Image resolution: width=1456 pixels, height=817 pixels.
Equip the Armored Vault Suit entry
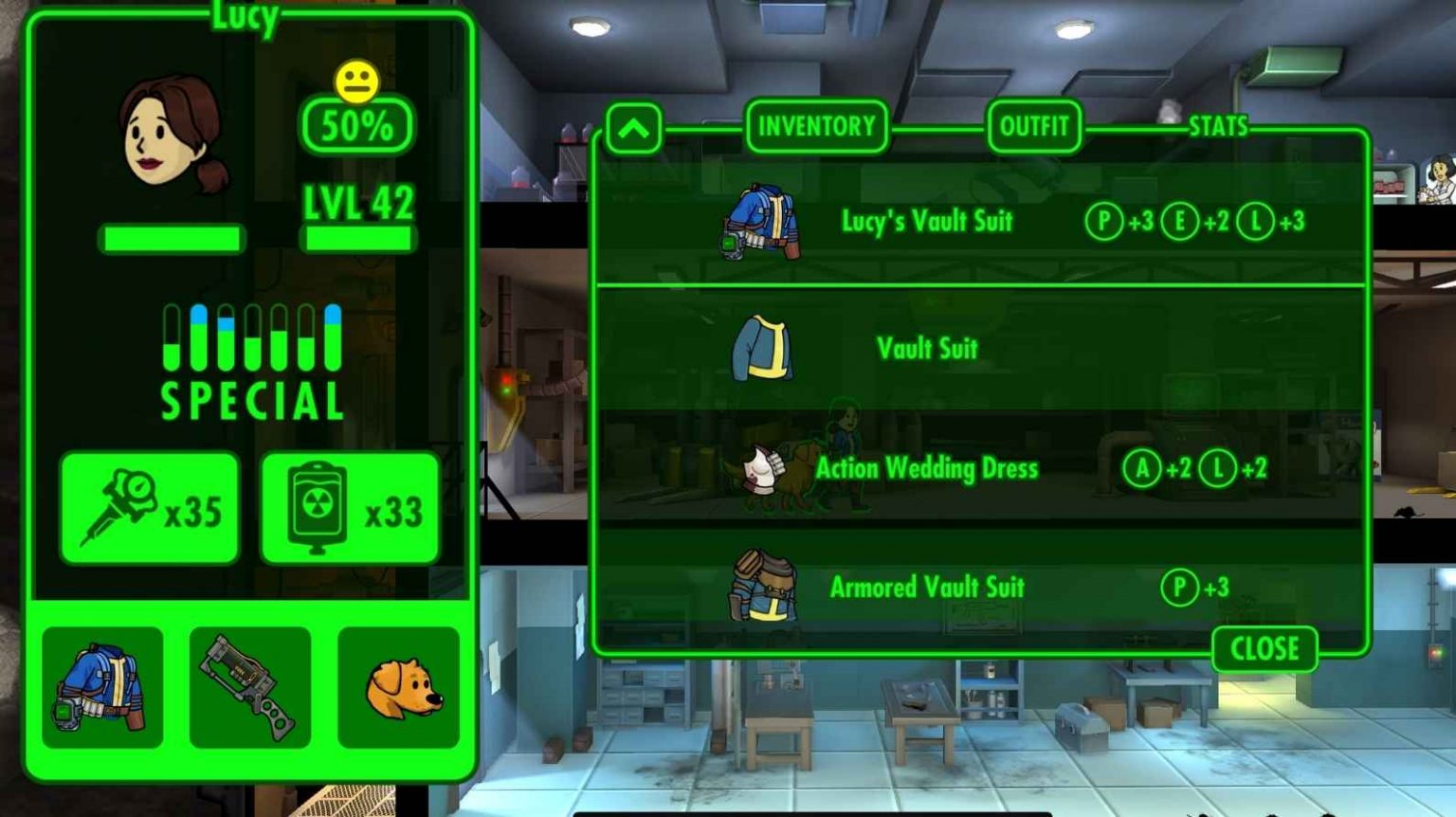click(x=926, y=587)
